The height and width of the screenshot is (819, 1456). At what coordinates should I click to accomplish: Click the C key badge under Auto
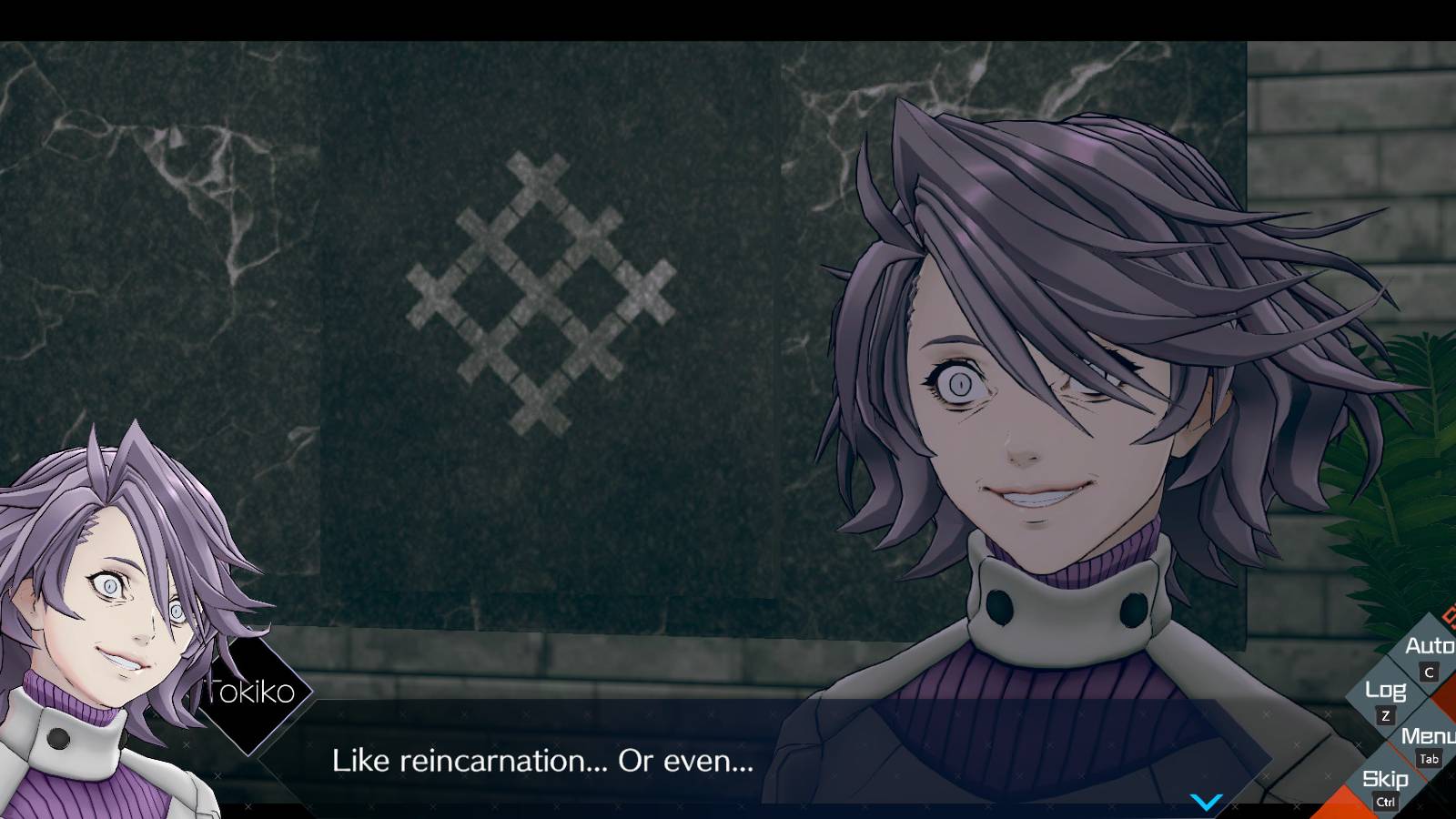tap(1428, 672)
